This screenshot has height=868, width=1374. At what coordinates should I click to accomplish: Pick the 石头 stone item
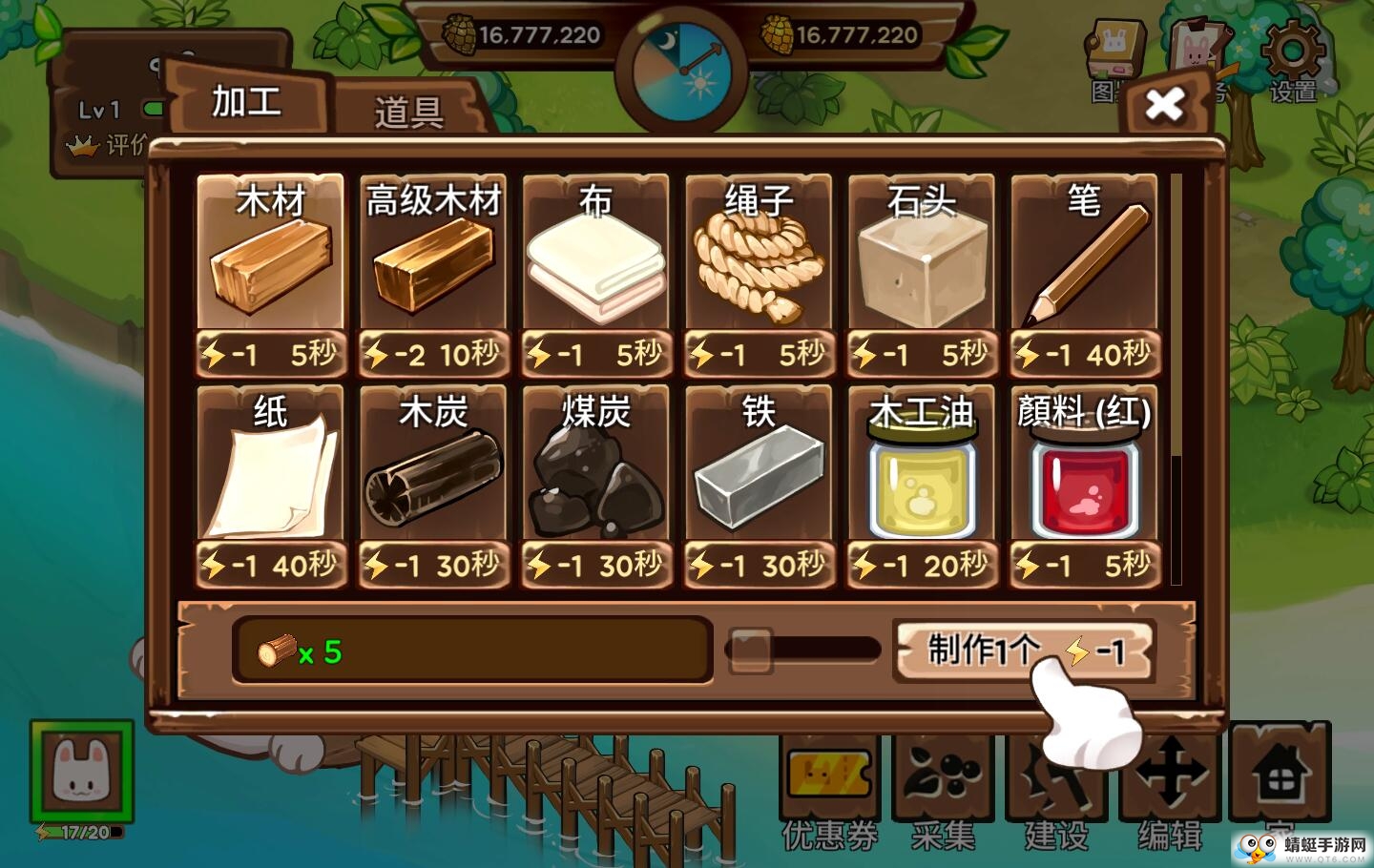922,258
